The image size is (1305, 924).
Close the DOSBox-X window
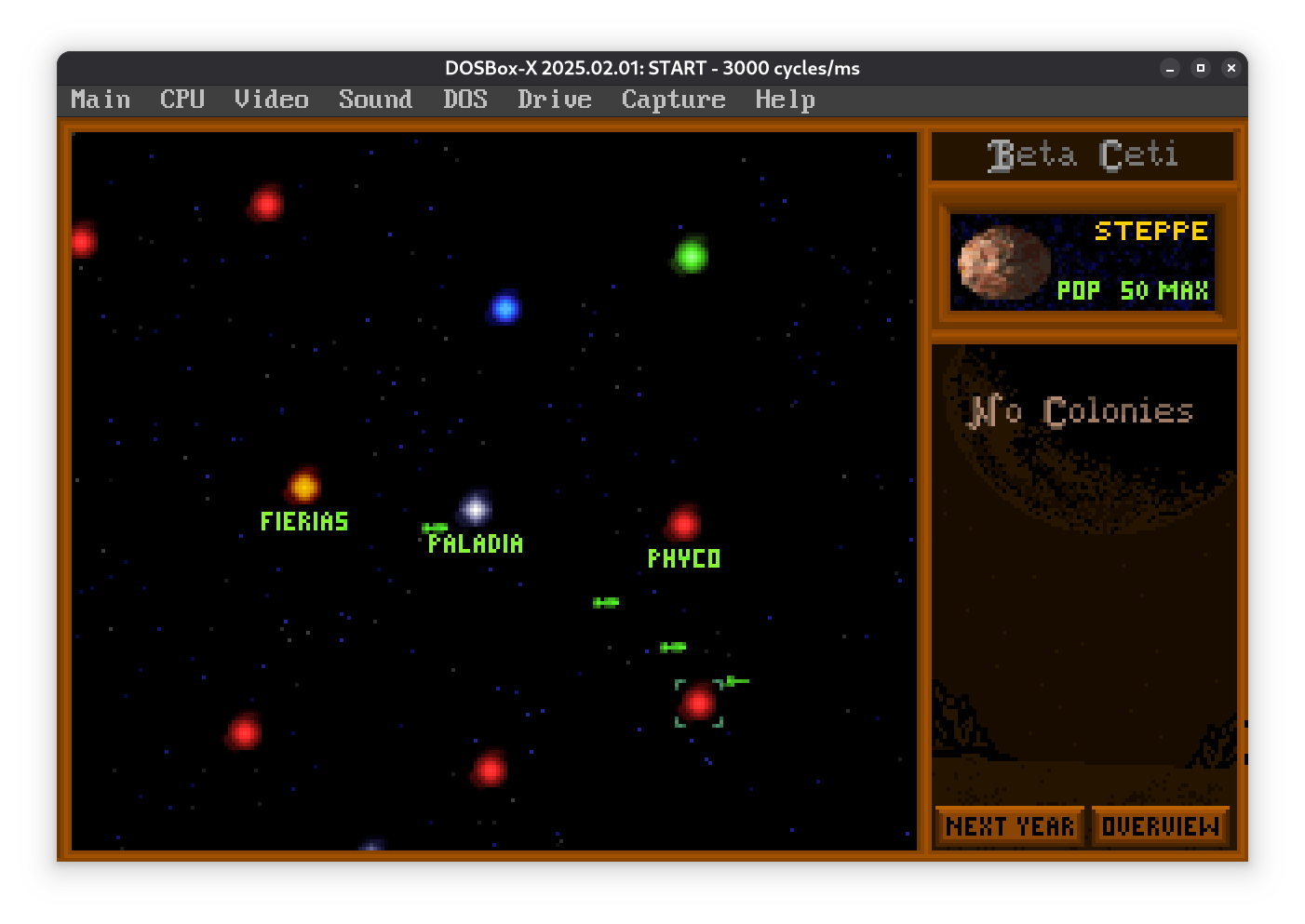click(x=1231, y=68)
